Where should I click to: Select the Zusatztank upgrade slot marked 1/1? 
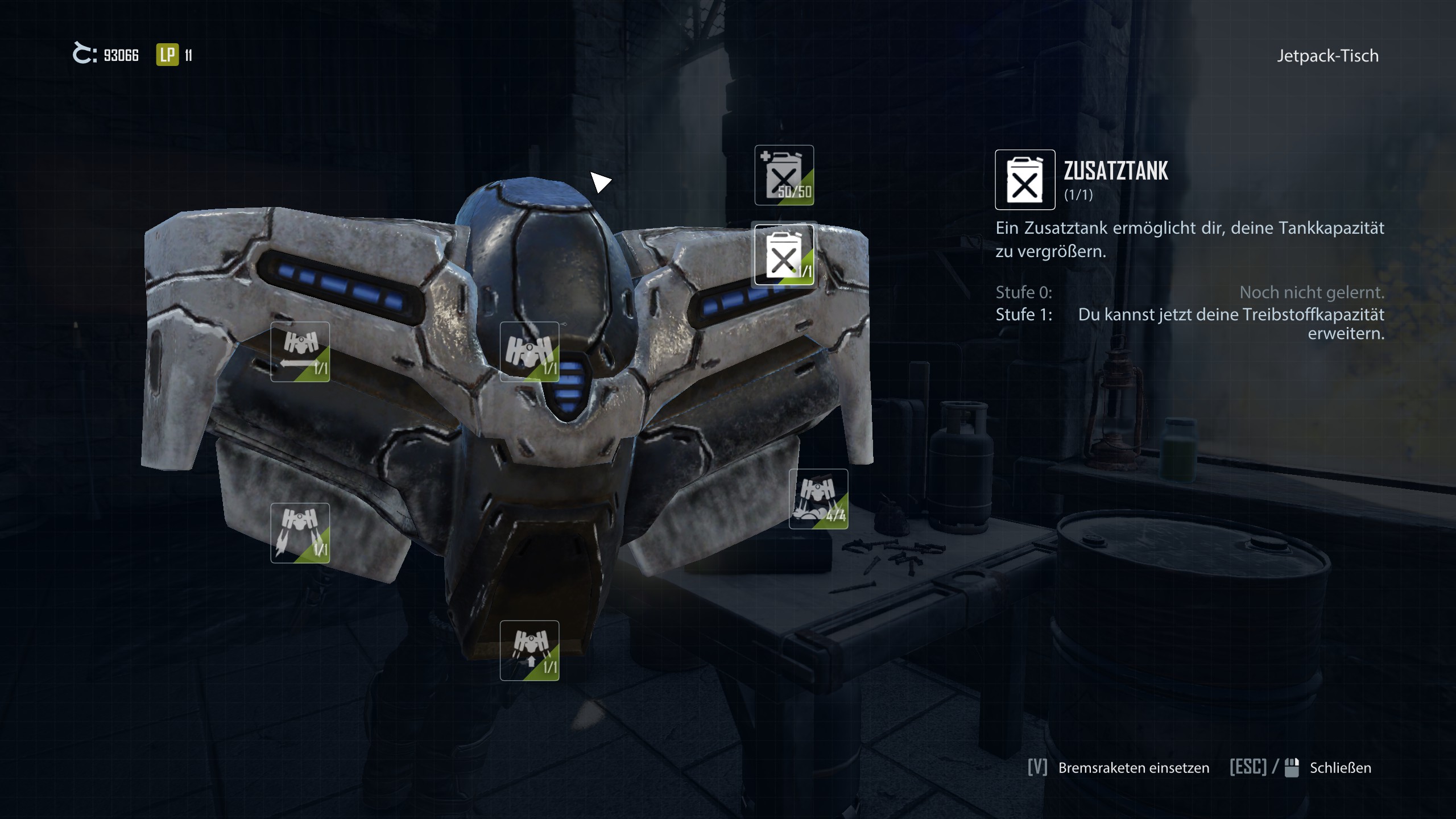784,255
